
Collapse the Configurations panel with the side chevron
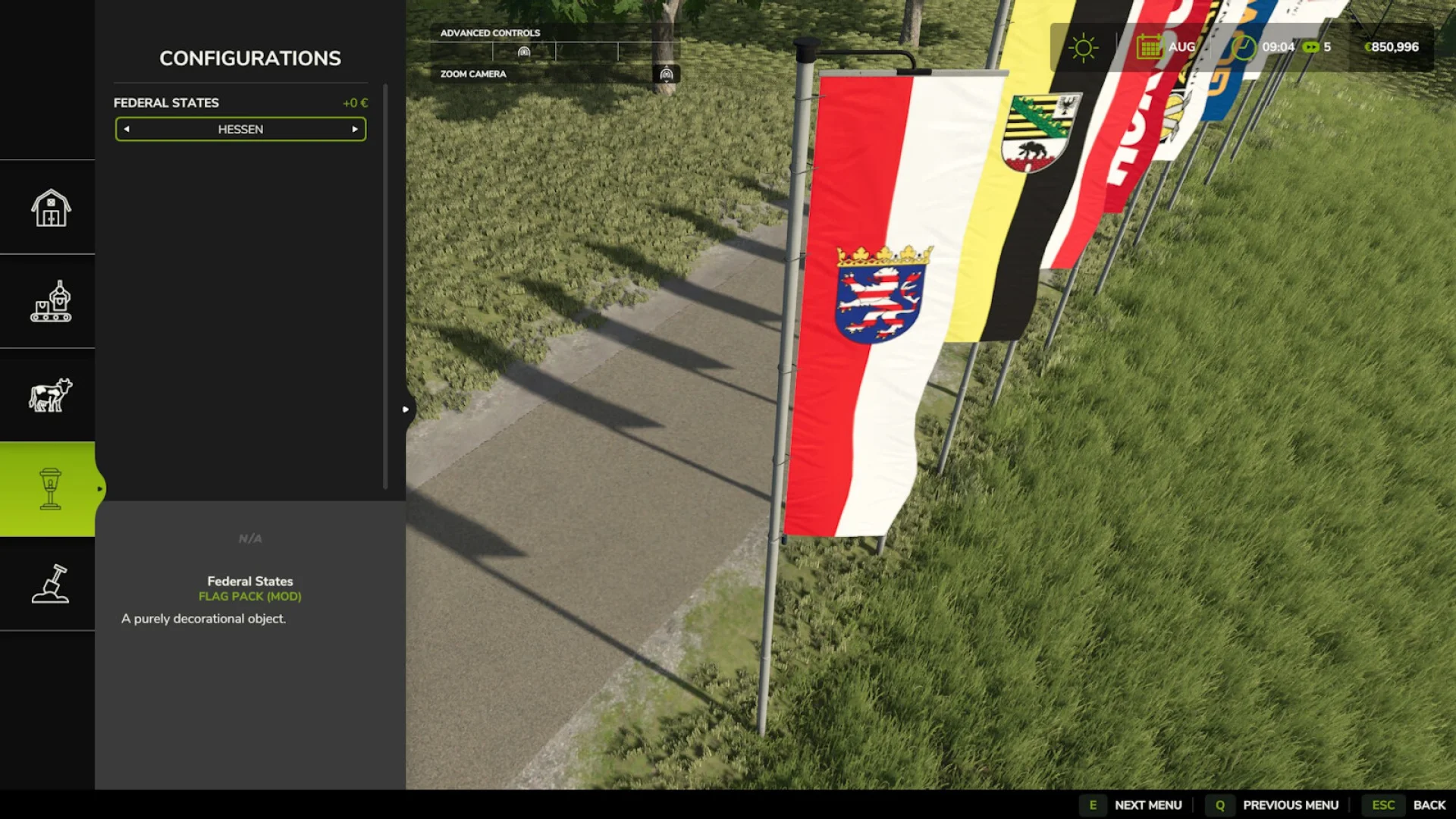(x=406, y=409)
